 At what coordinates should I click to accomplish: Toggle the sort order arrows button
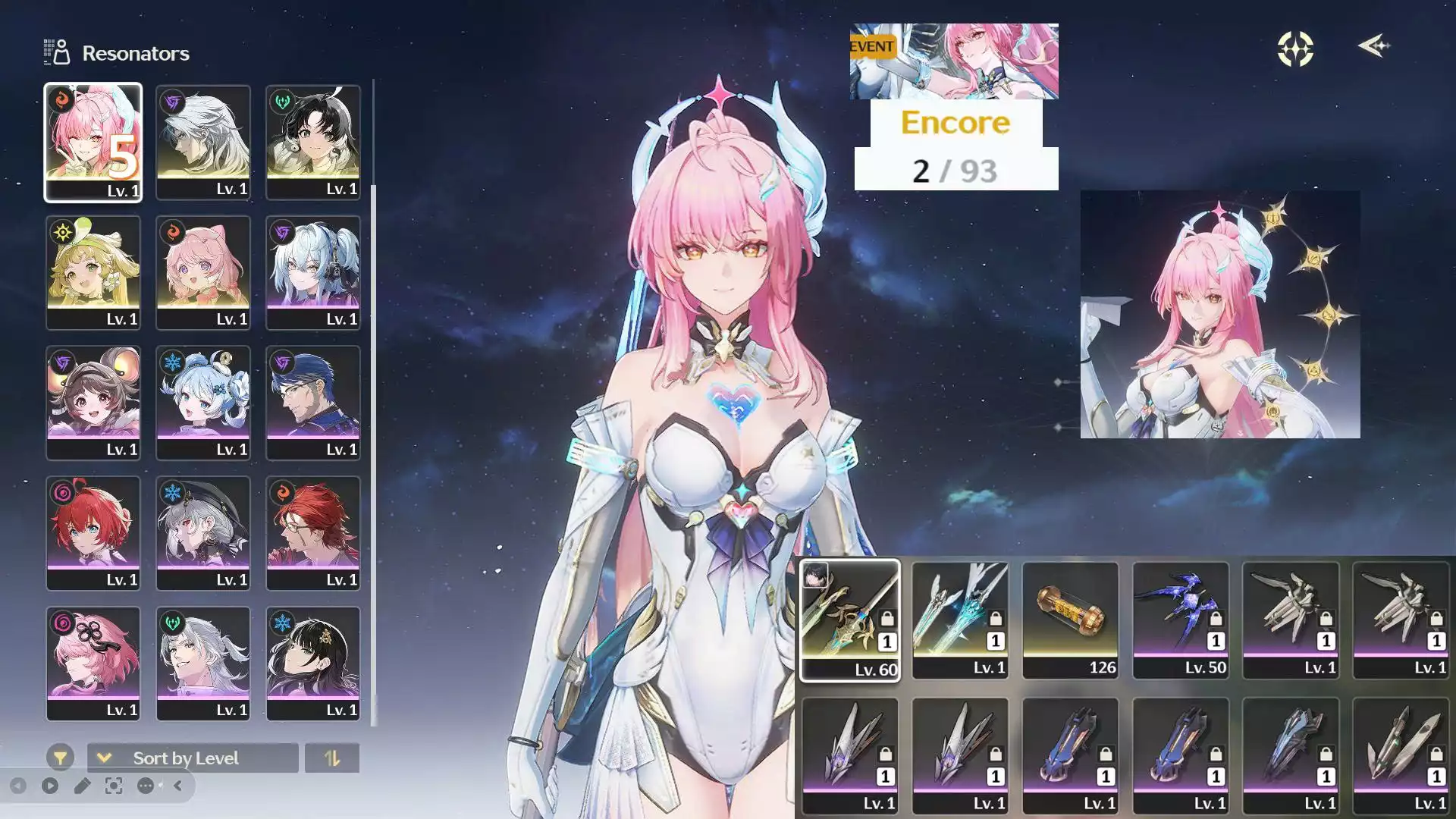(x=331, y=758)
